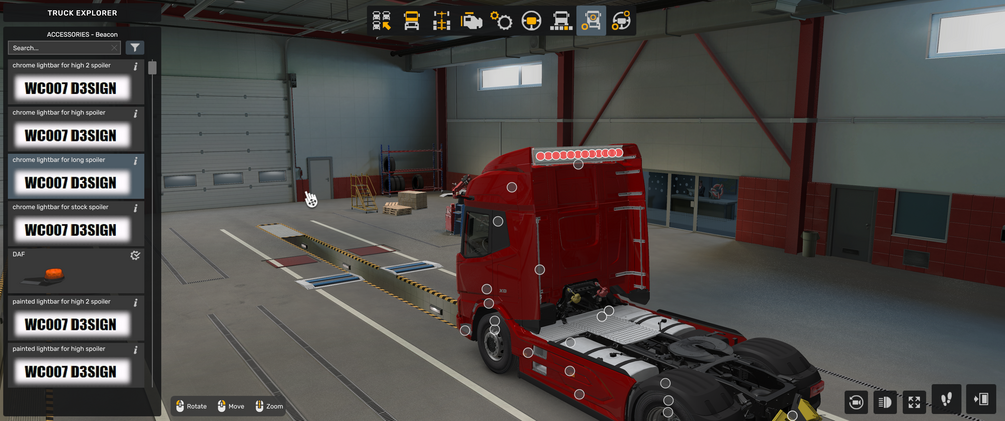Image resolution: width=1005 pixels, height=421 pixels.
Task: Select the engine category icon
Action: (472, 20)
